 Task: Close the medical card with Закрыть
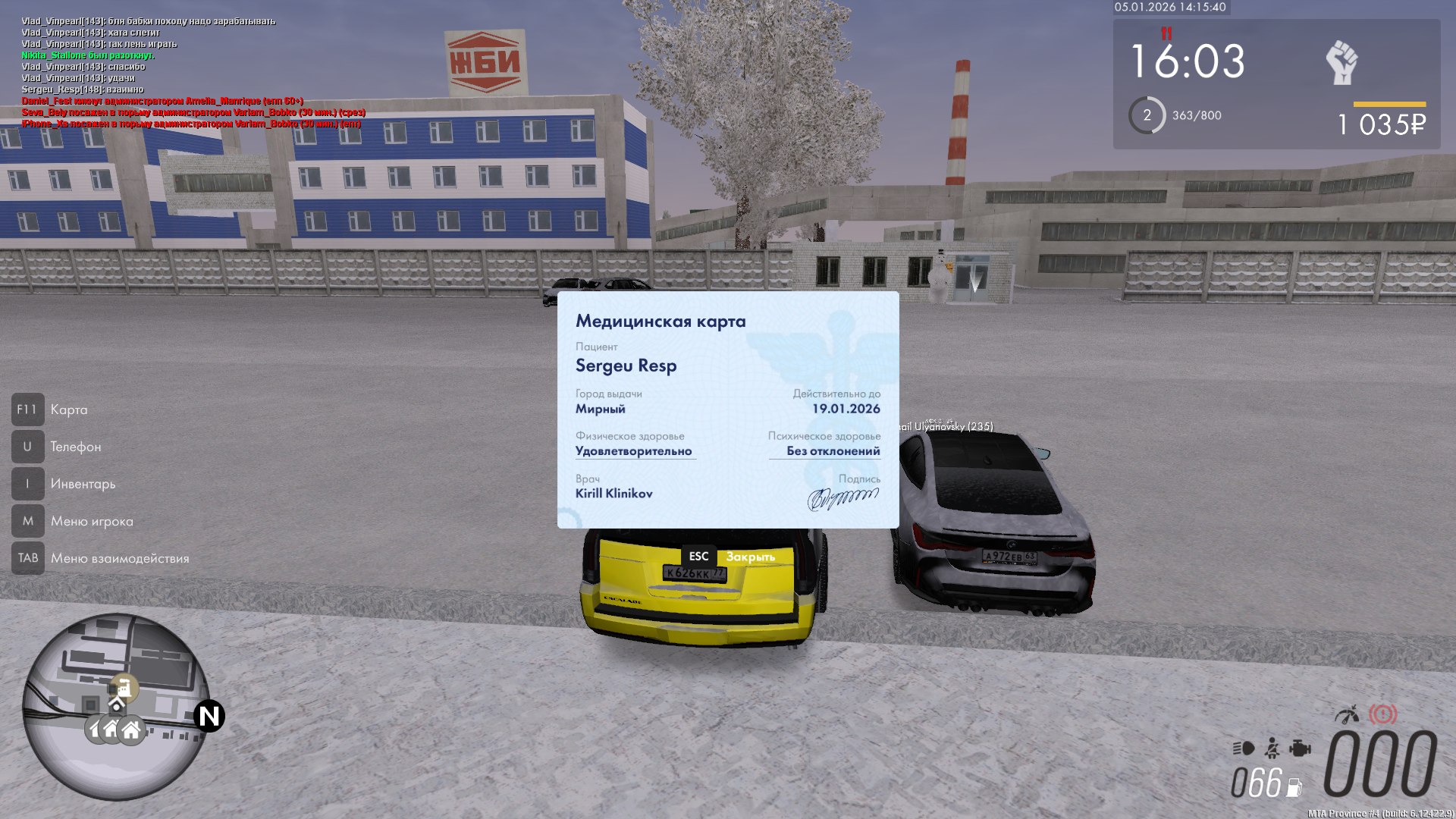click(749, 557)
